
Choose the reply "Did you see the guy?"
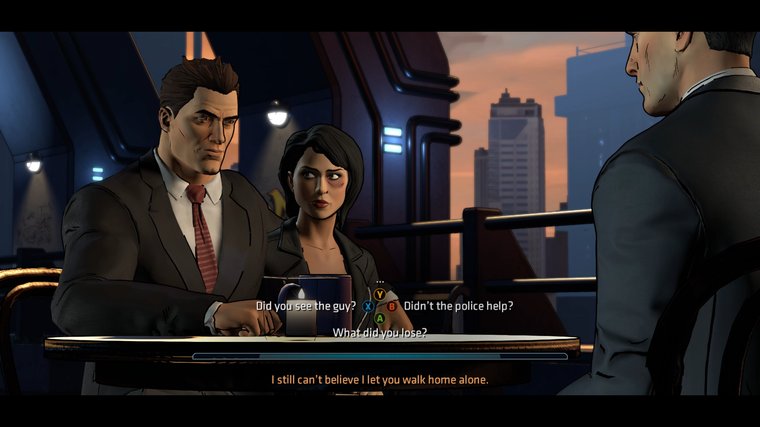[308, 306]
